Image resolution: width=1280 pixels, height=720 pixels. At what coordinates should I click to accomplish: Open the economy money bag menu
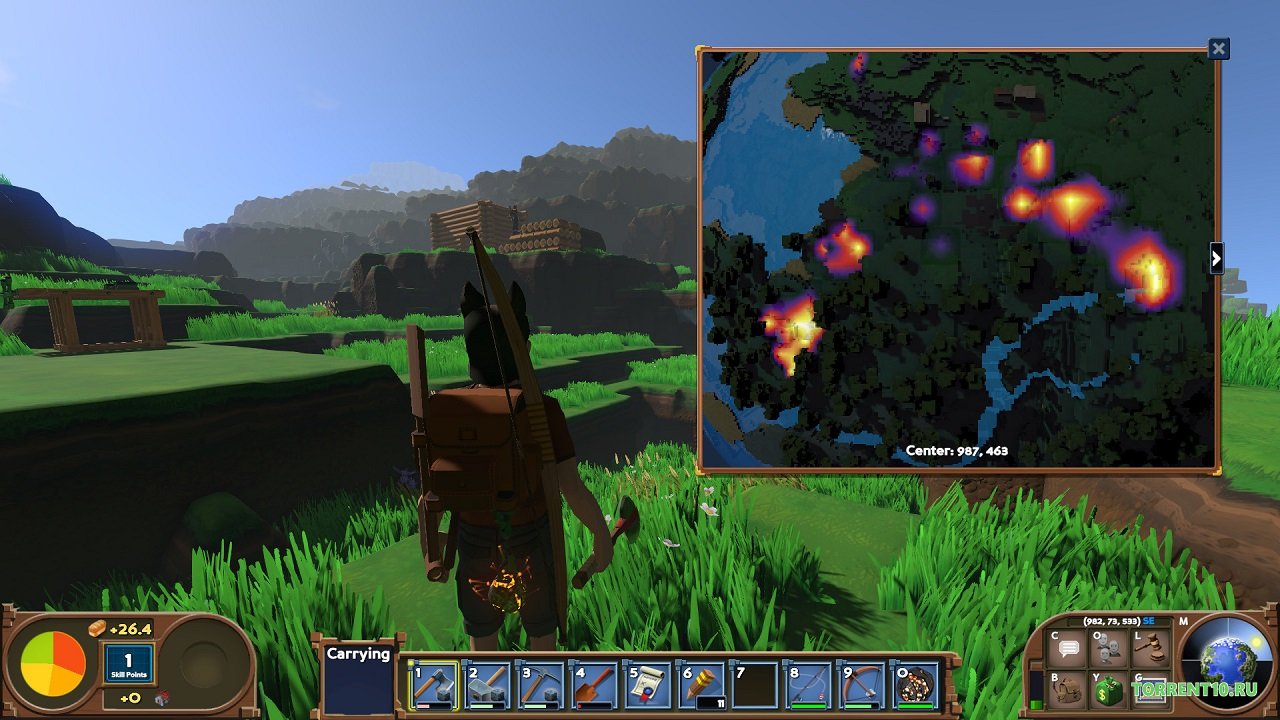coord(1107,690)
